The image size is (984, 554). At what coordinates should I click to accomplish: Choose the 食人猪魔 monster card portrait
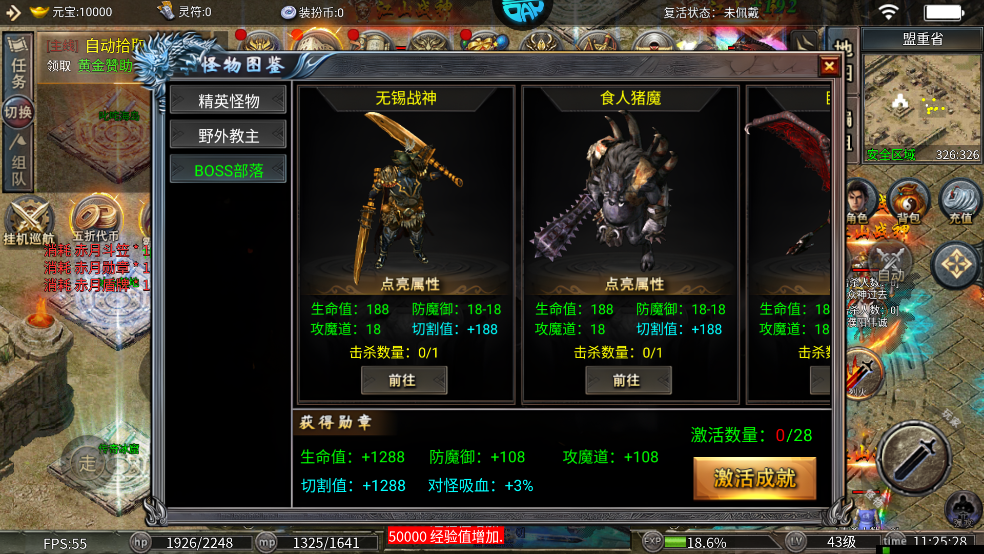tap(630, 188)
